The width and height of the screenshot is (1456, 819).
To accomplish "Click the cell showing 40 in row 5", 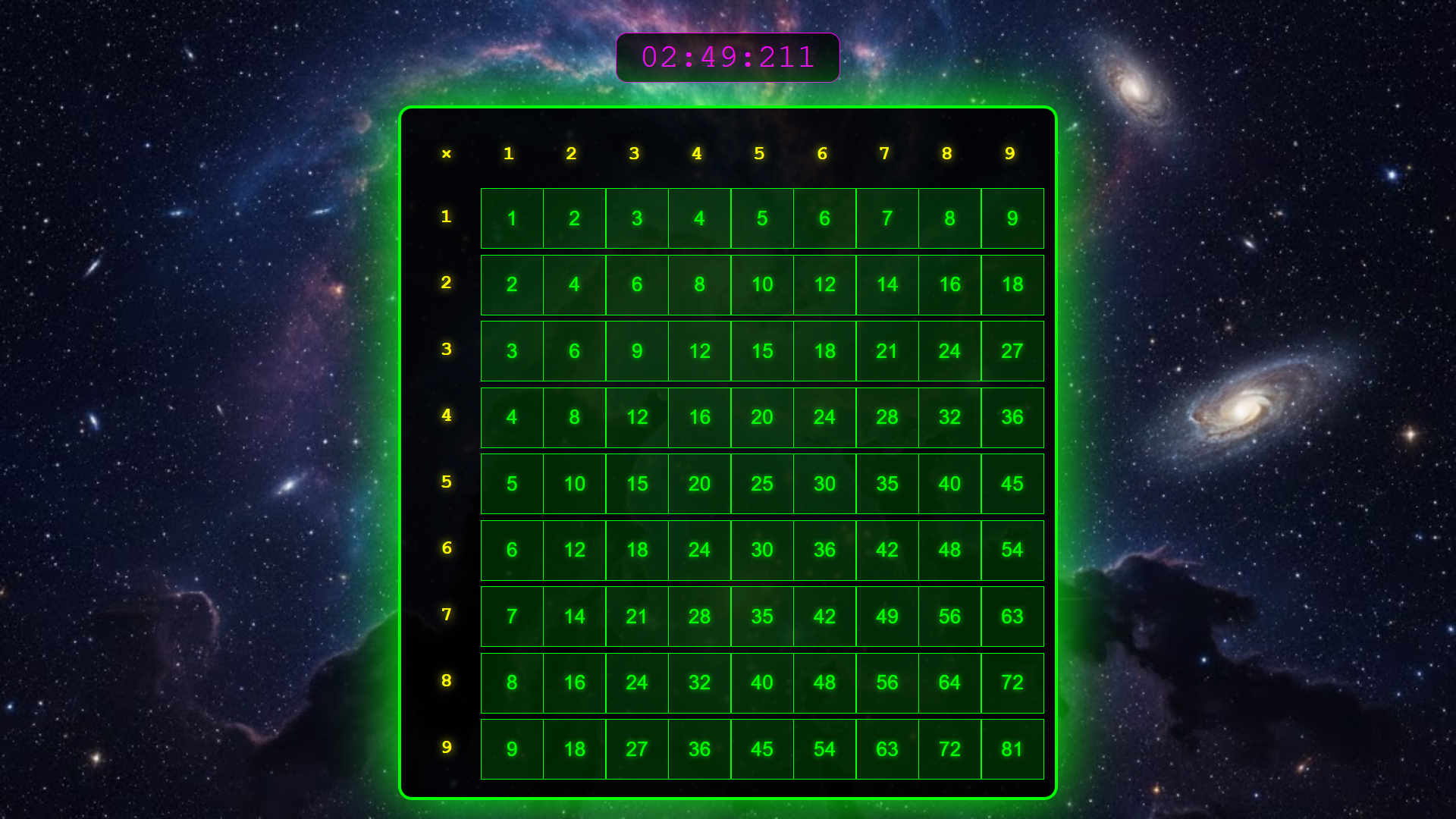I will 949,484.
